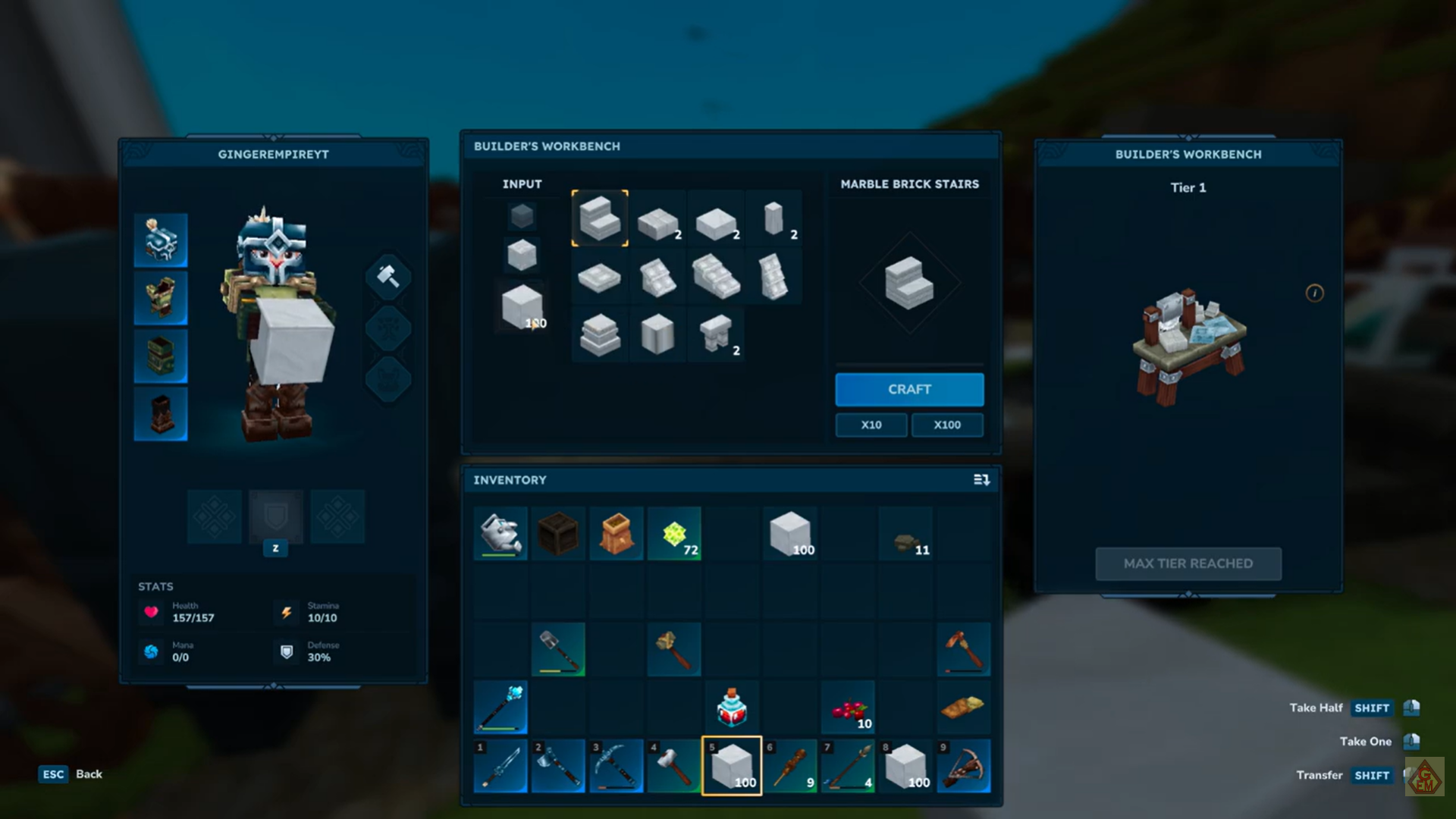Viewport: 1456px width, 819px height.
Task: Select the chest armor equipment slot
Action: [161, 299]
